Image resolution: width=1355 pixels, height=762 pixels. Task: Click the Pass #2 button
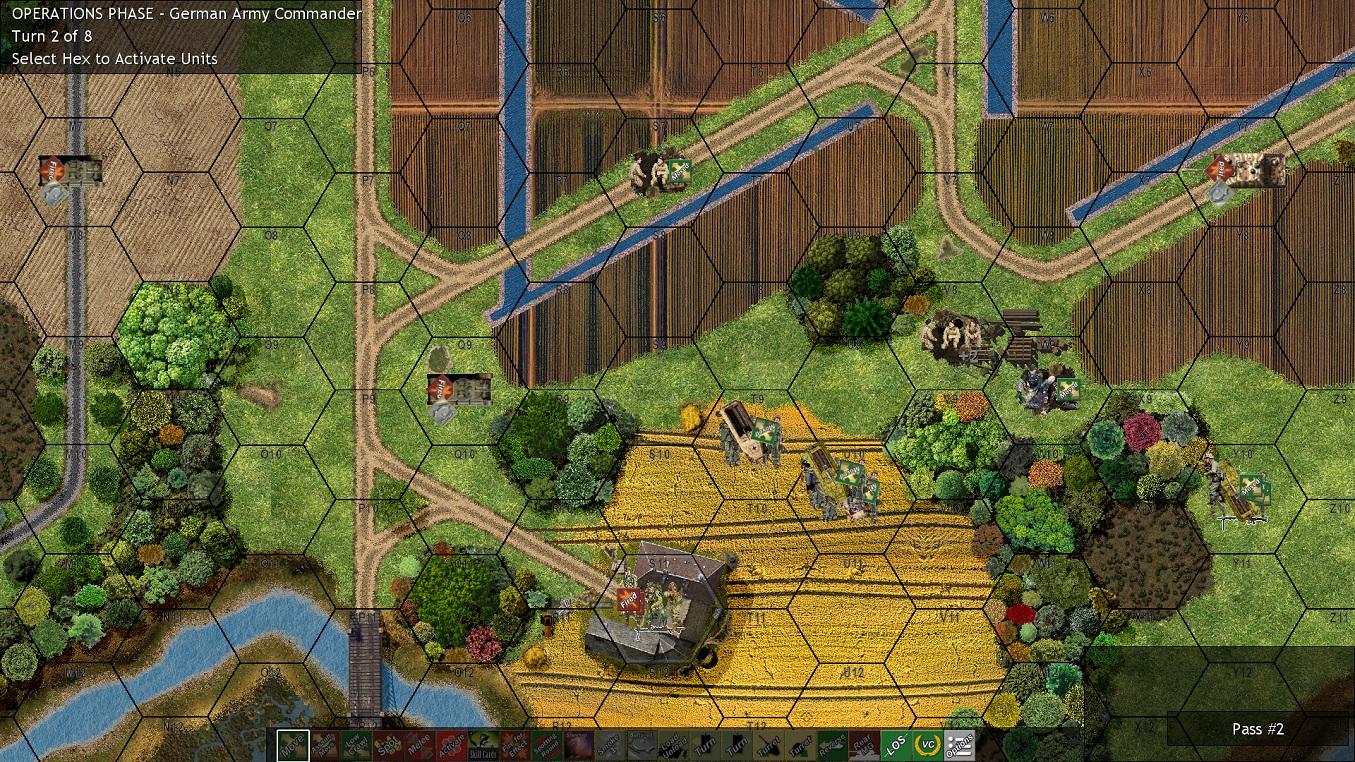(x=1257, y=729)
